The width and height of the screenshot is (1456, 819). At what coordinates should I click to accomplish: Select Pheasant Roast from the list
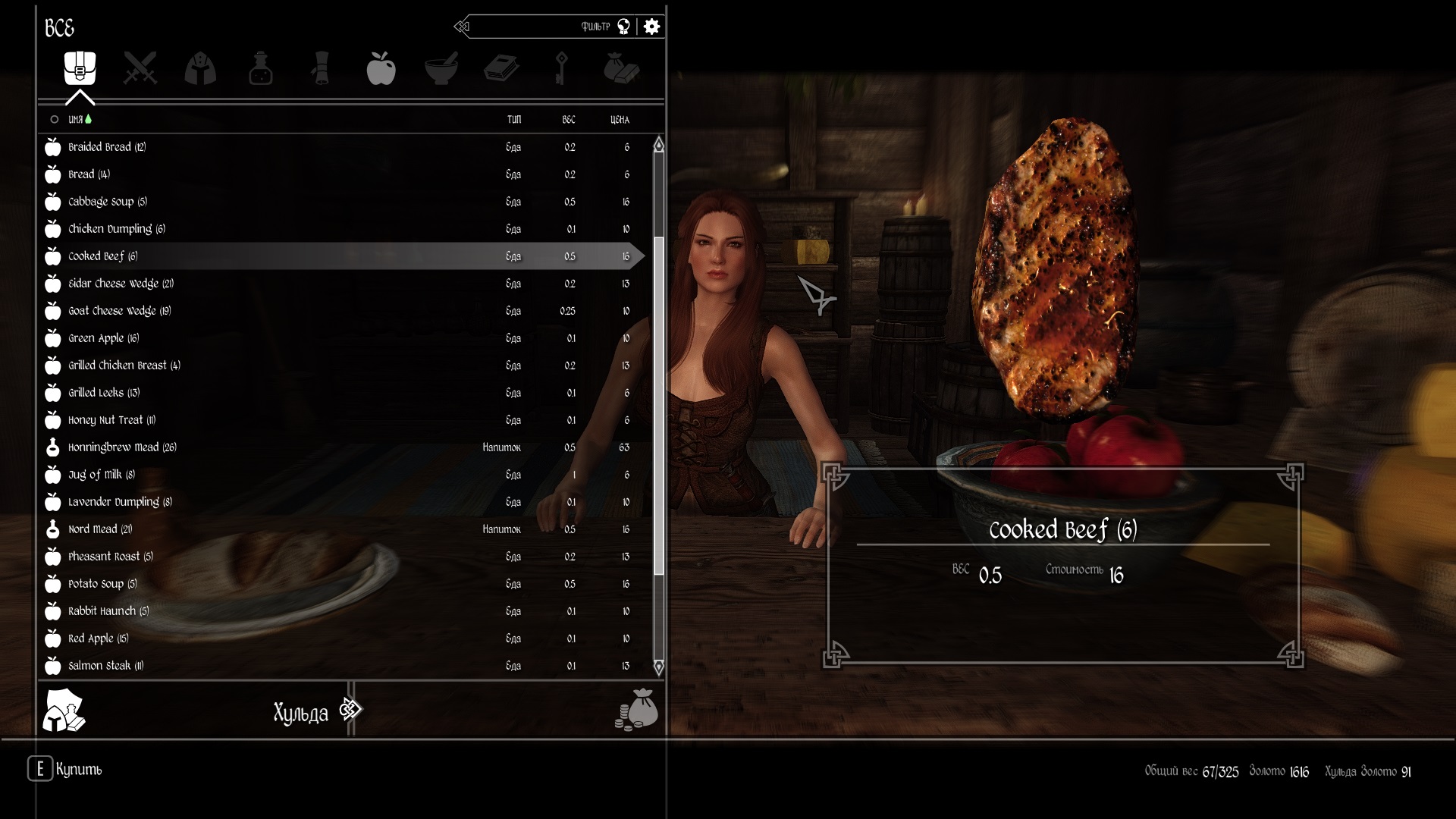(110, 557)
